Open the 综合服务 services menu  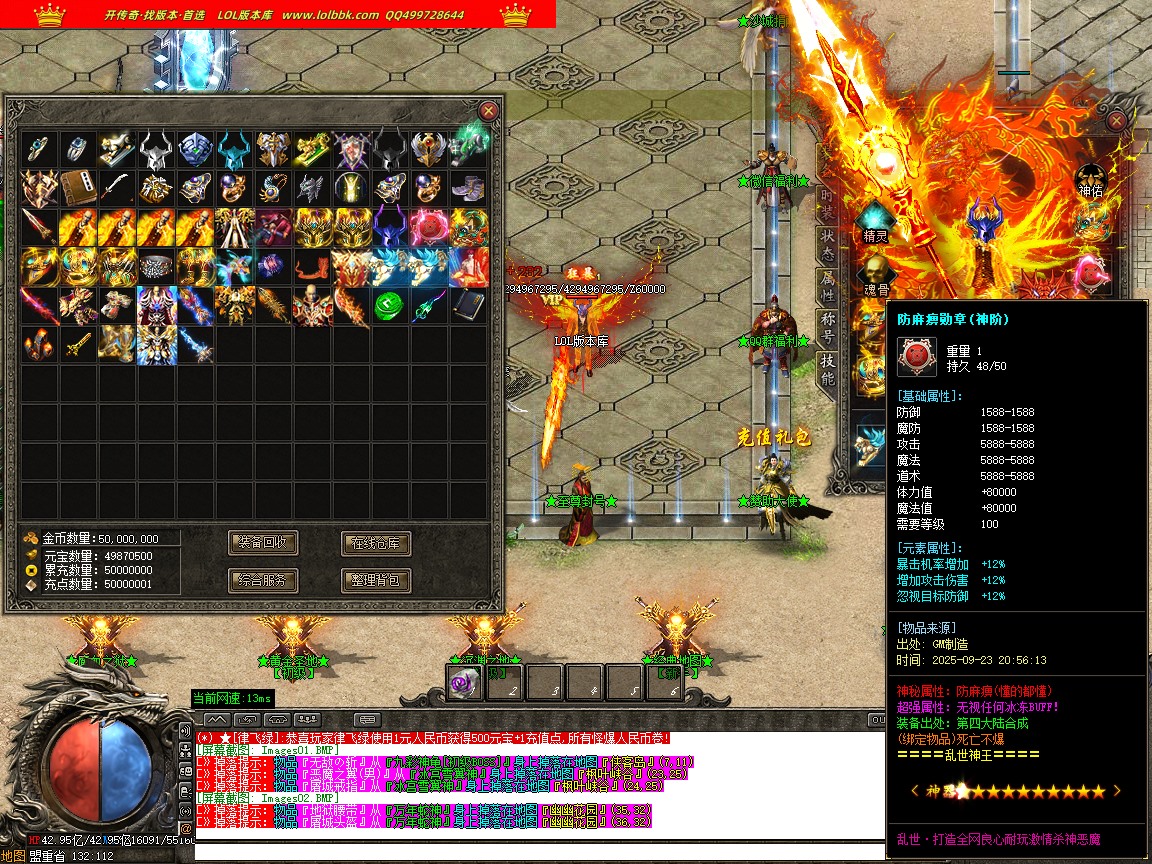(263, 580)
